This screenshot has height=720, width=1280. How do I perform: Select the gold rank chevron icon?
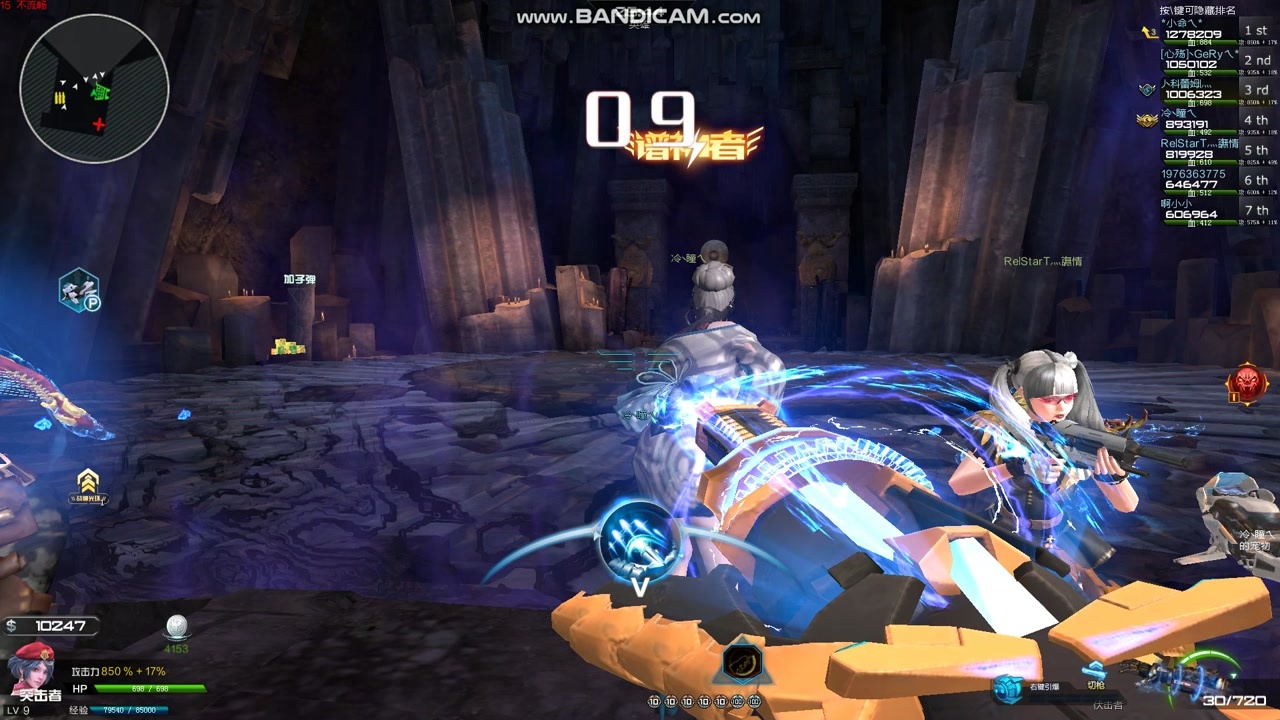[88, 481]
